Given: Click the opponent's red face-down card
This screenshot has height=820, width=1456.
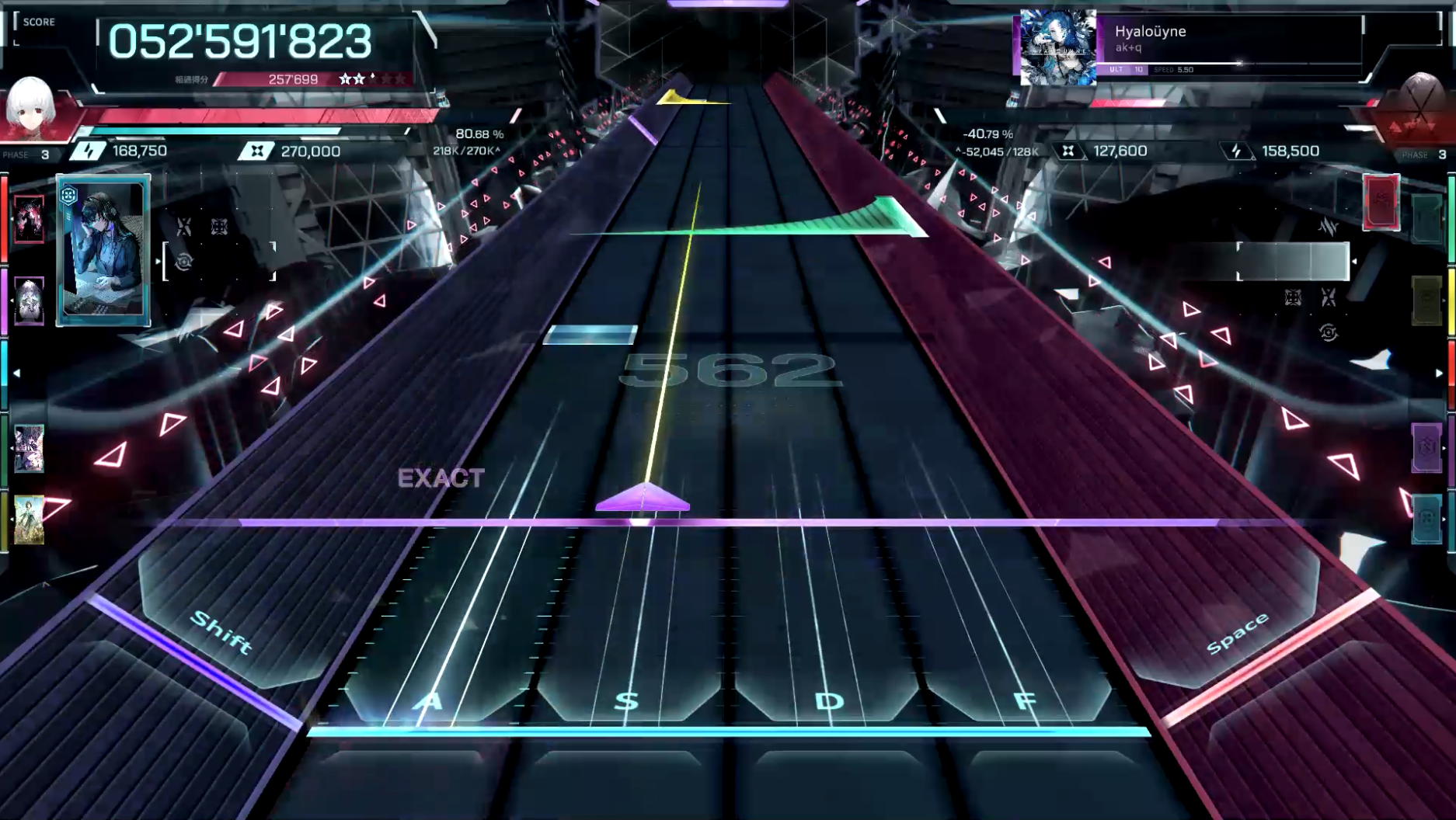Looking at the screenshot, I should (1381, 203).
